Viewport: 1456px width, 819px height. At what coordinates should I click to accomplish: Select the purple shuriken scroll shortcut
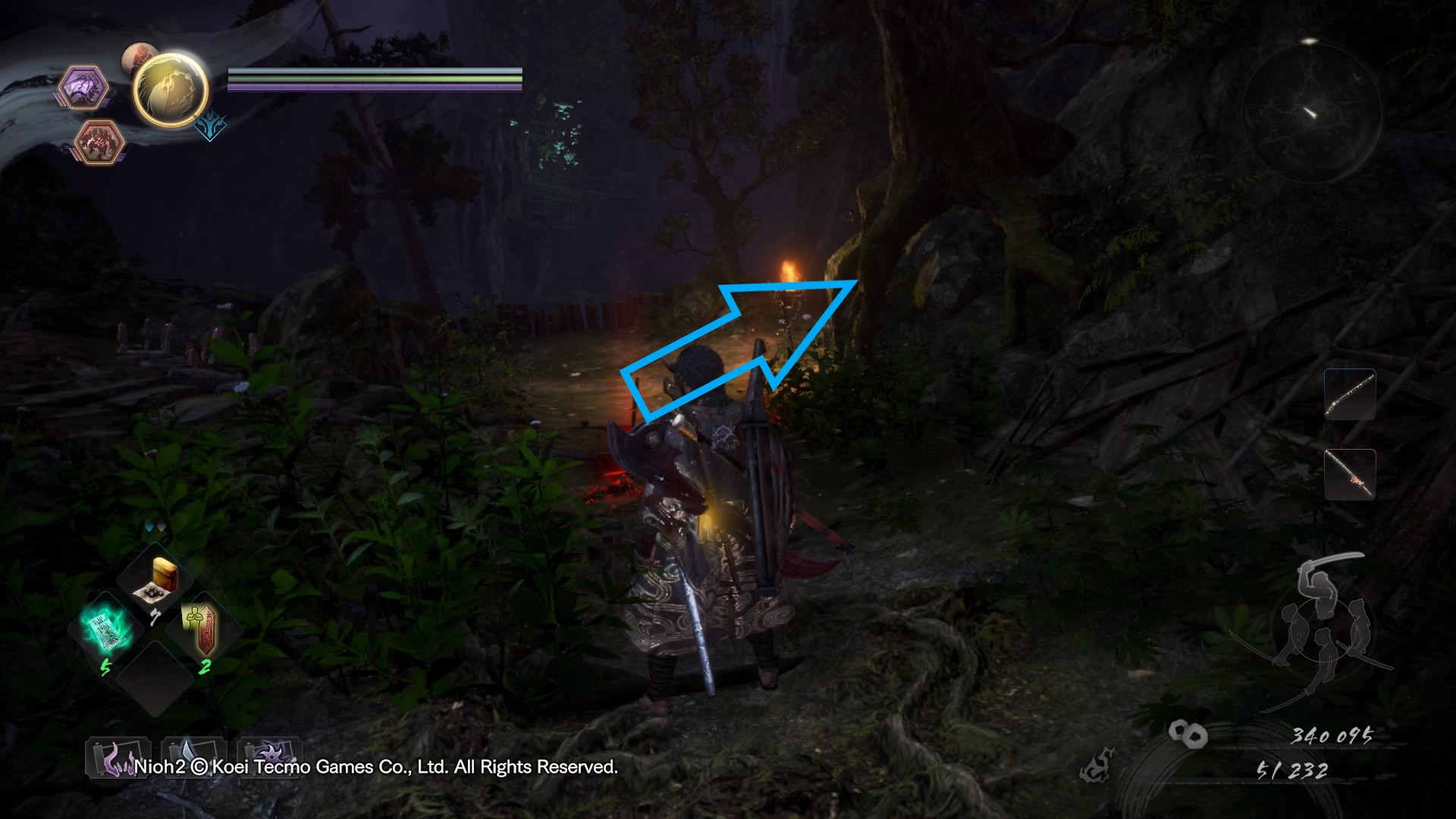tap(269, 758)
